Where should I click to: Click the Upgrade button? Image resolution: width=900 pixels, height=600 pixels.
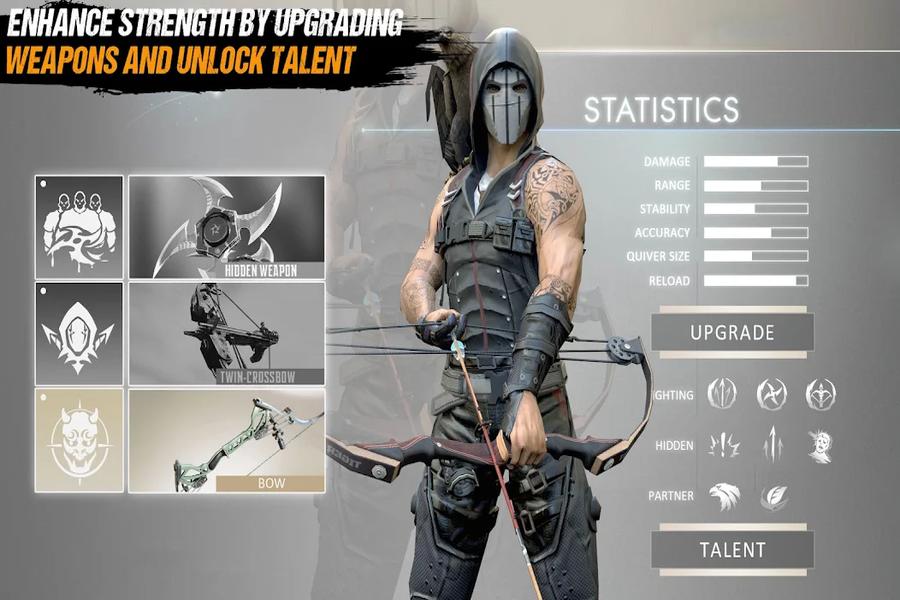732,332
